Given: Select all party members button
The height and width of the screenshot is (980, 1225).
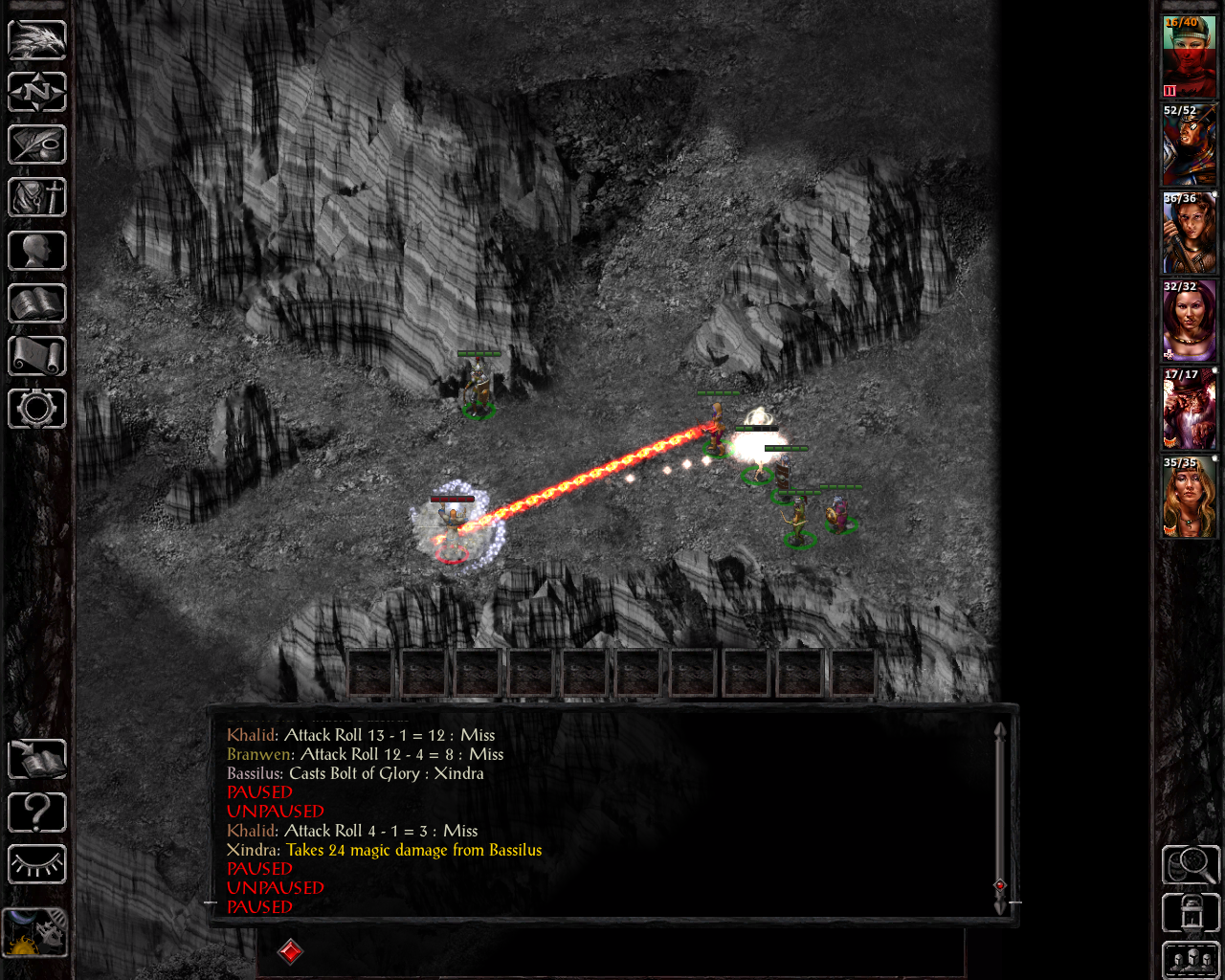Looking at the screenshot, I should coord(1191,960).
